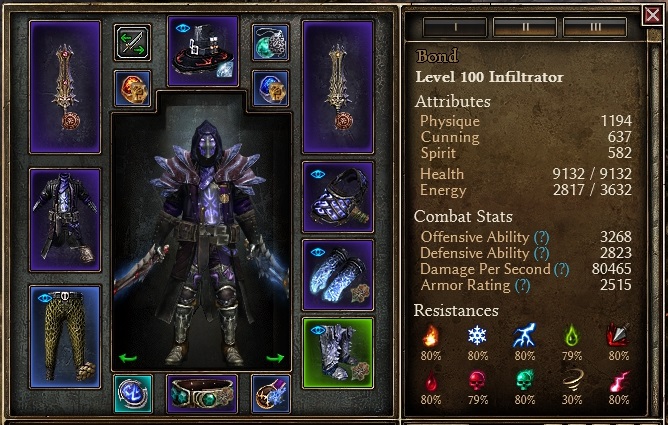Select the black hat helm slot
The image size is (668, 425).
203,50
